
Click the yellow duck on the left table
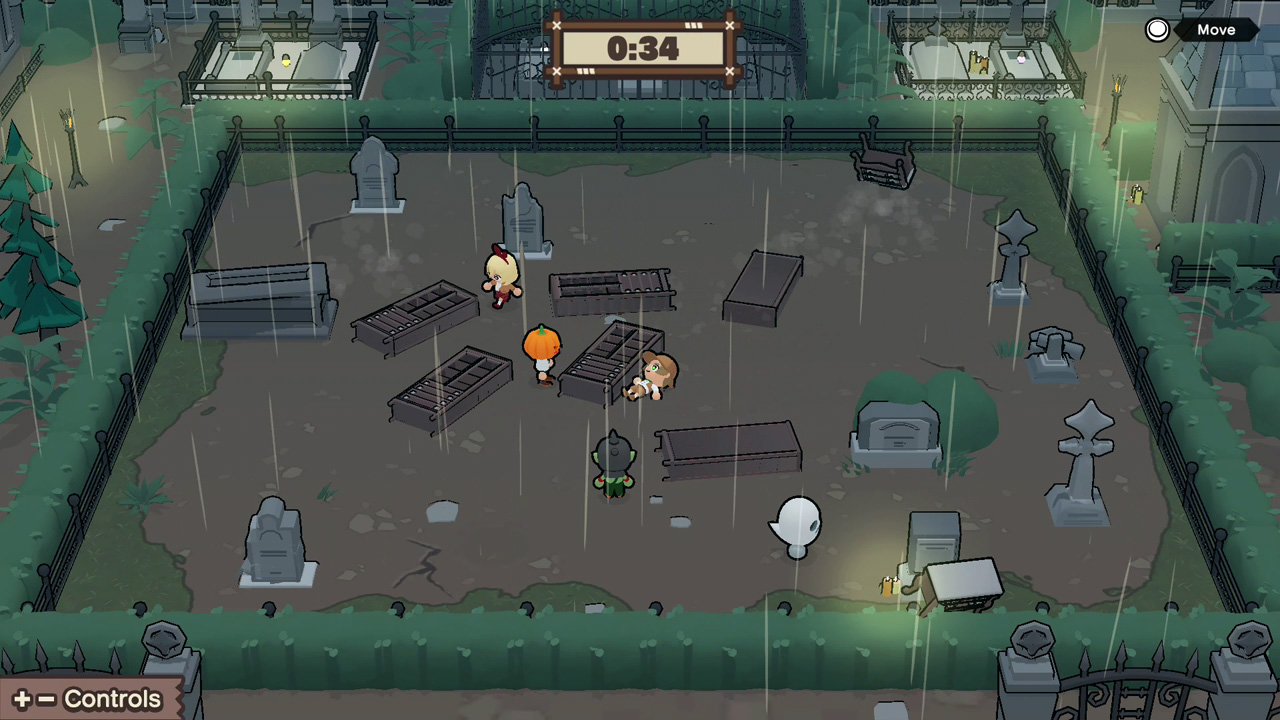(285, 60)
